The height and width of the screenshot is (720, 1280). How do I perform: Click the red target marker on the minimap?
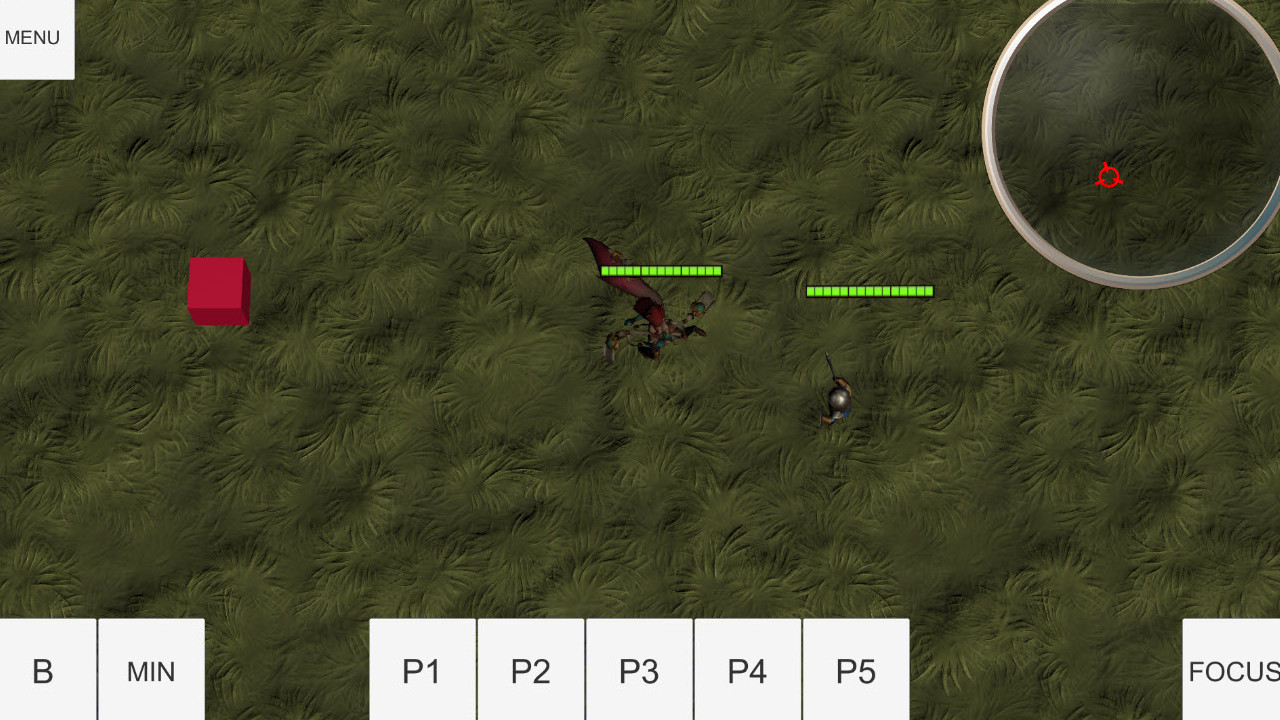coord(1108,177)
